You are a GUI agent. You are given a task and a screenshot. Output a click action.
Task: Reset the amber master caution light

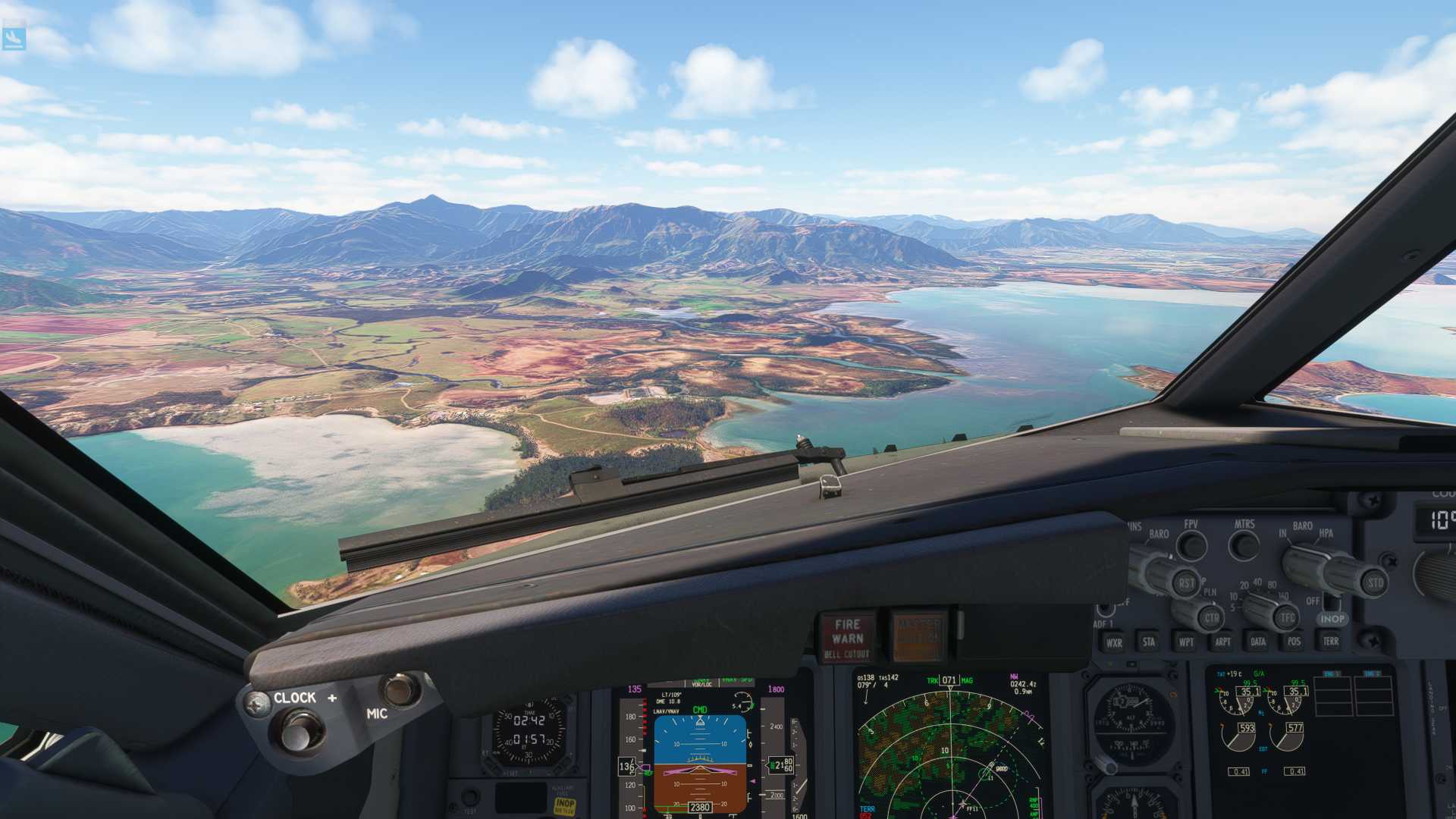click(x=918, y=635)
